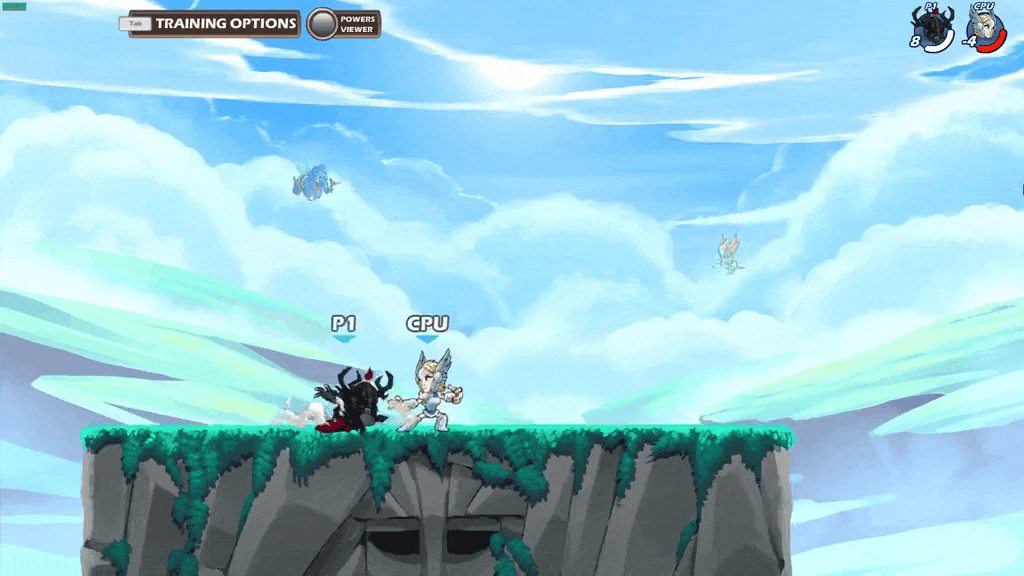Select the P1 character portrait
Viewport: 1024px width, 576px height.
pyautogui.click(x=932, y=25)
